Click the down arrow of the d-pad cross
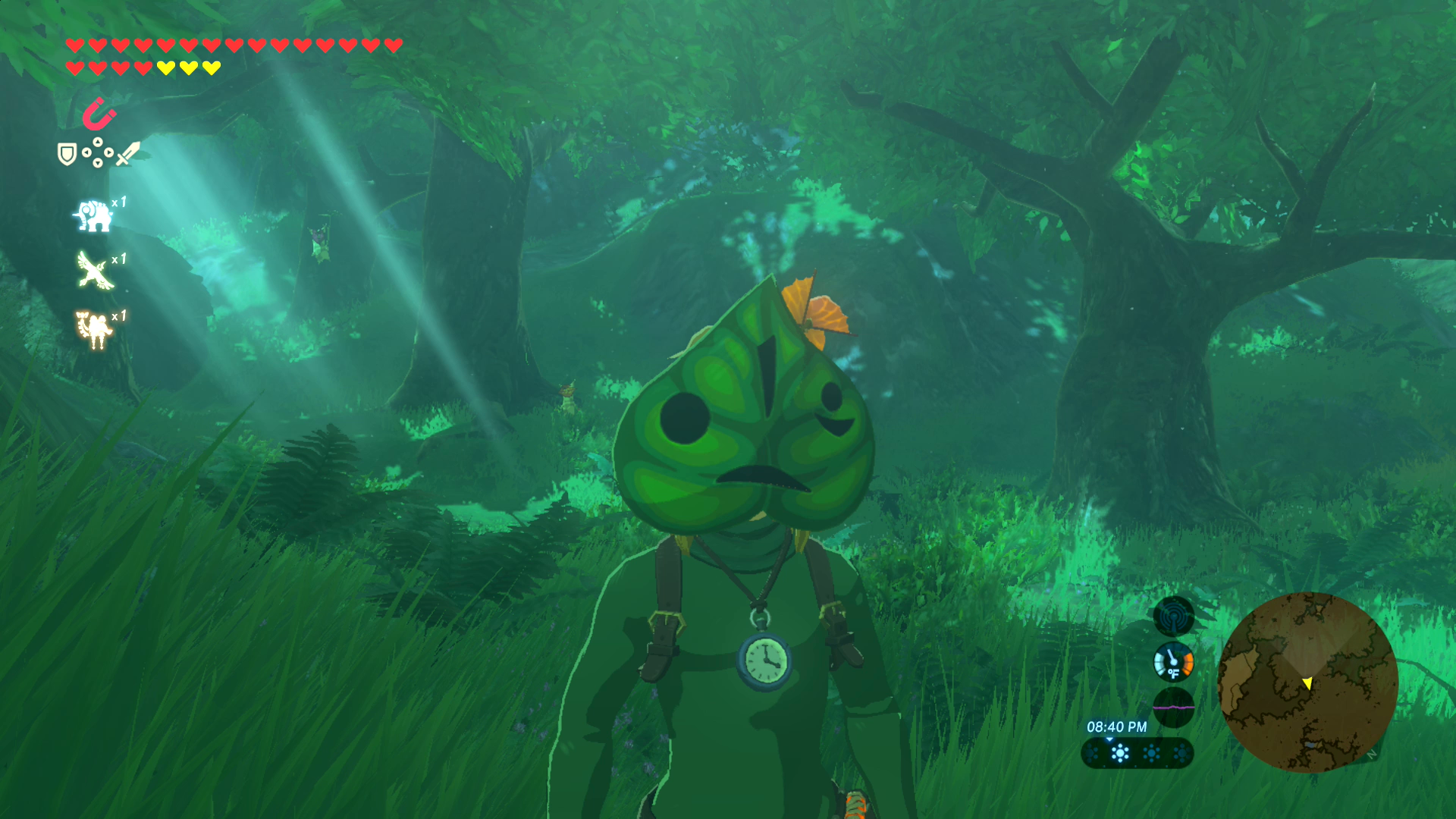This screenshot has width=1456, height=819. pyautogui.click(x=98, y=163)
